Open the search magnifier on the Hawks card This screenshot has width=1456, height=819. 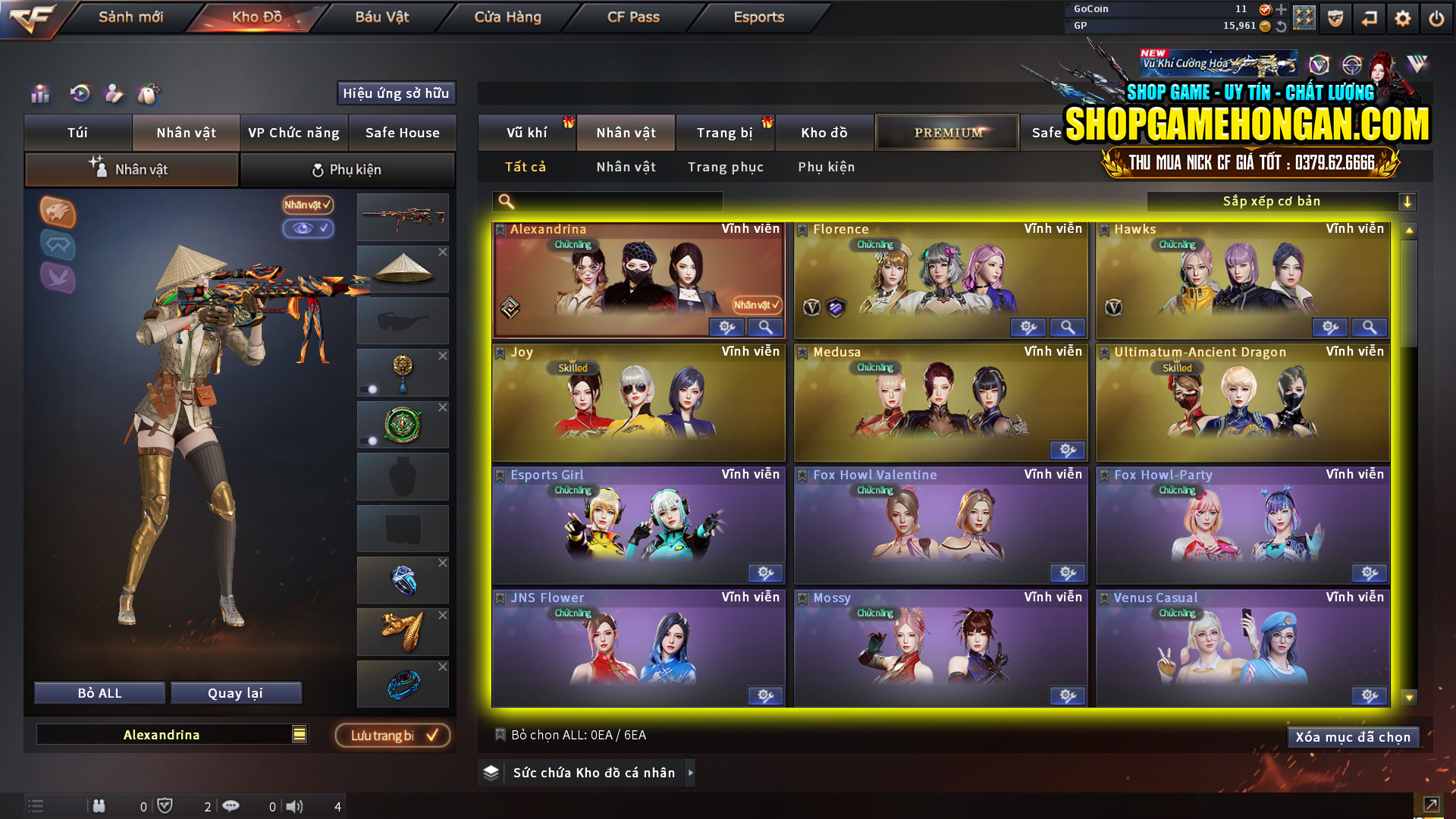[x=1369, y=327]
